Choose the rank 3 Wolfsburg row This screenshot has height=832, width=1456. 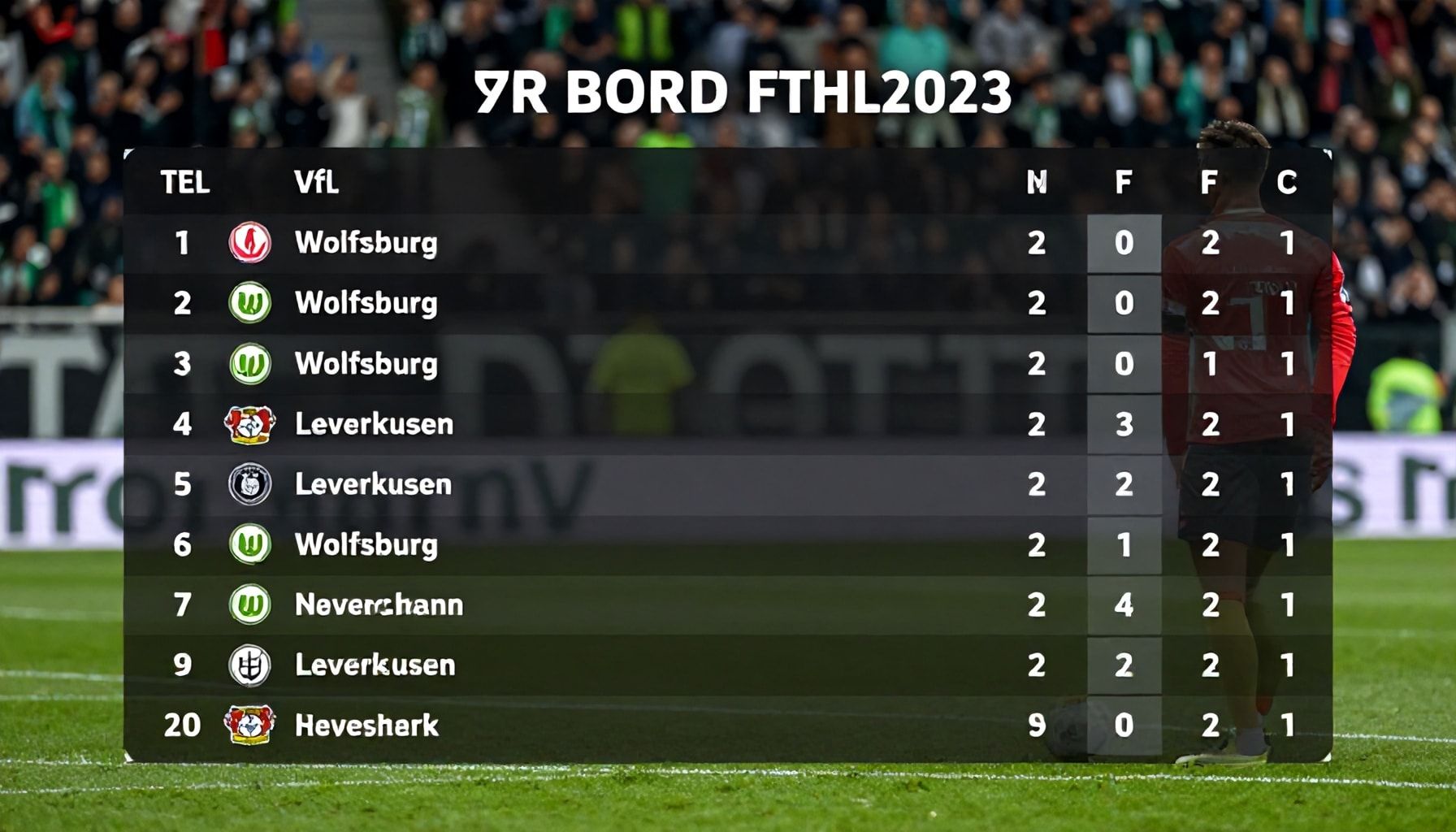click(366, 363)
